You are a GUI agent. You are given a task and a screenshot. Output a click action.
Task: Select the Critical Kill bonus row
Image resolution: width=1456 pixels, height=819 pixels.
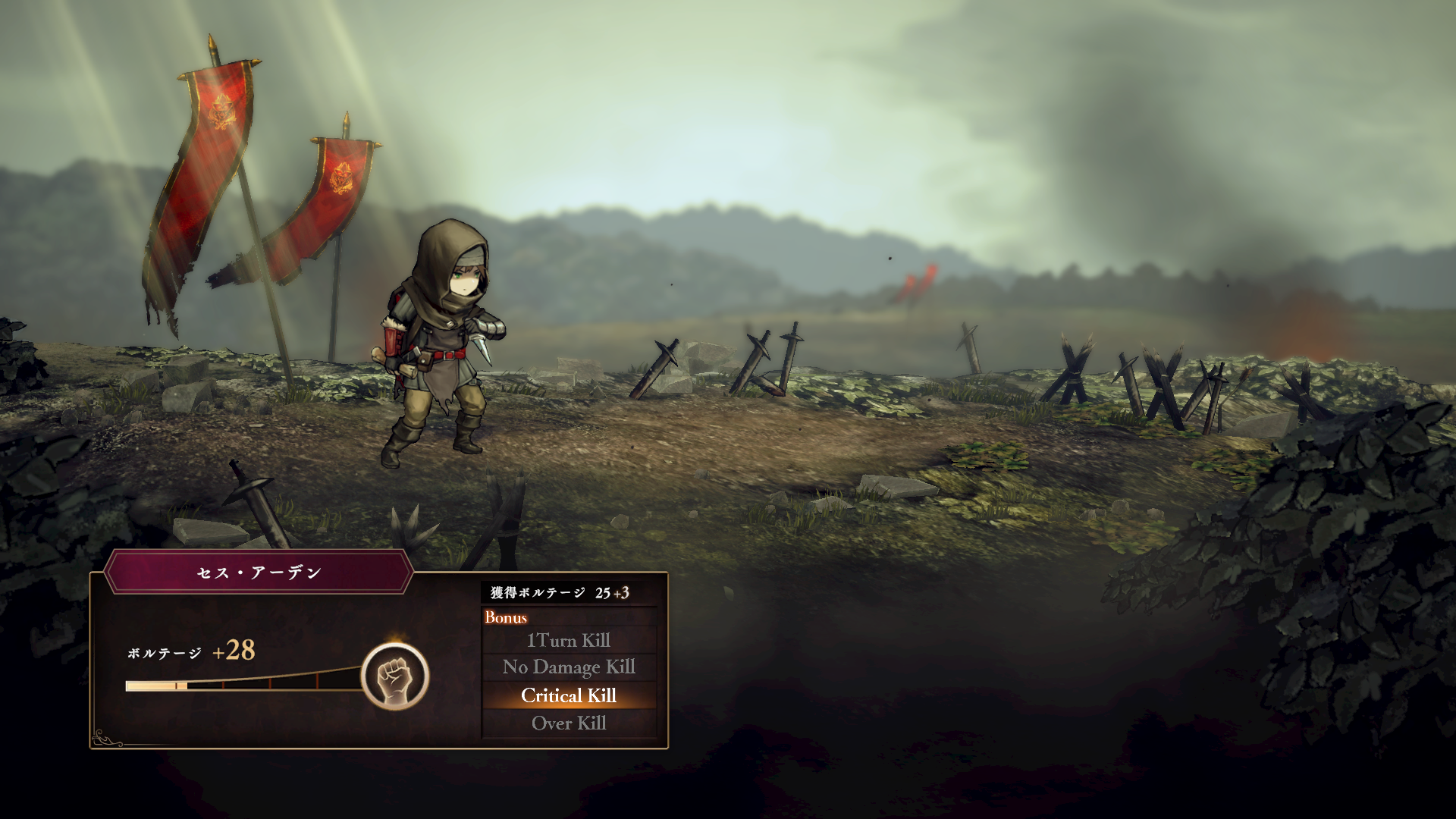point(569,695)
